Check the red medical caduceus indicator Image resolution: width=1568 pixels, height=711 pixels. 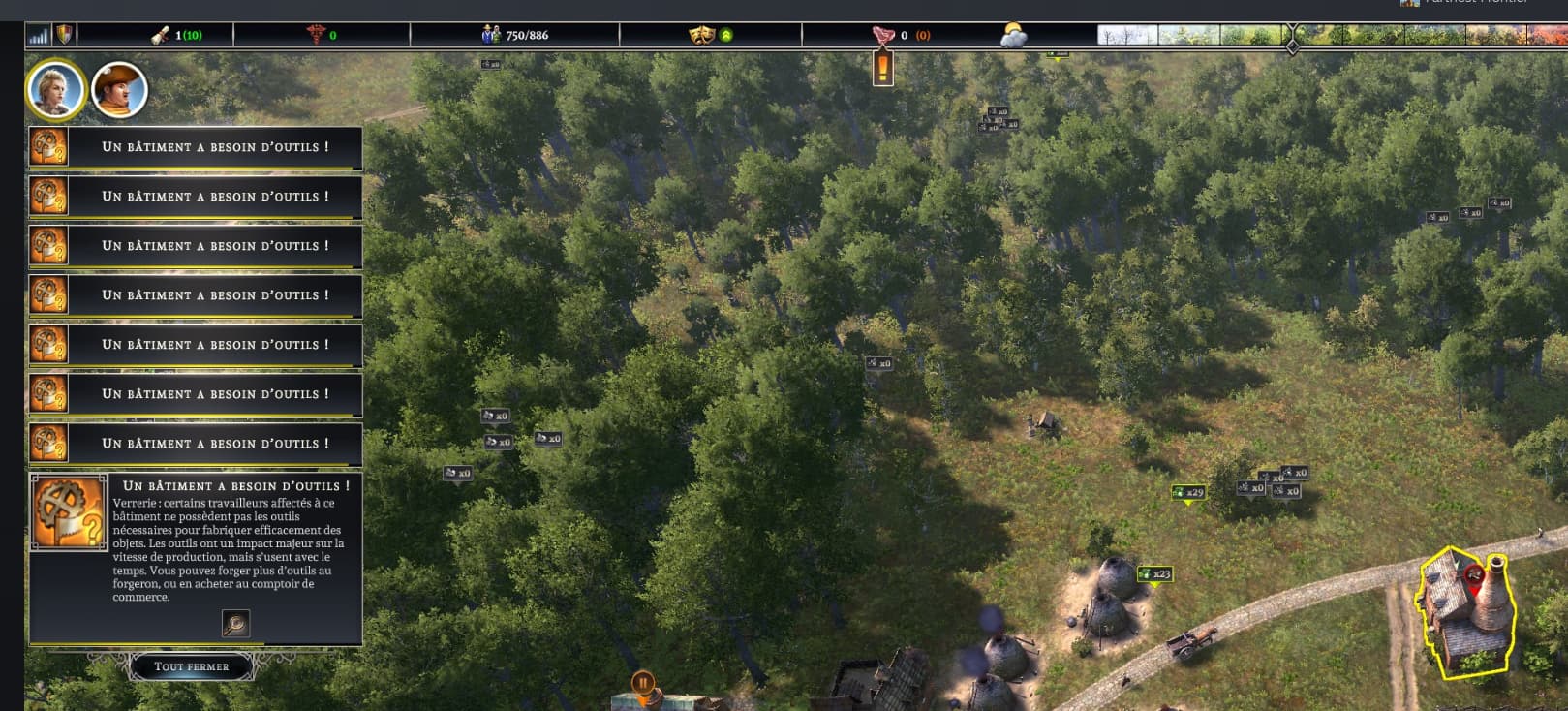316,35
